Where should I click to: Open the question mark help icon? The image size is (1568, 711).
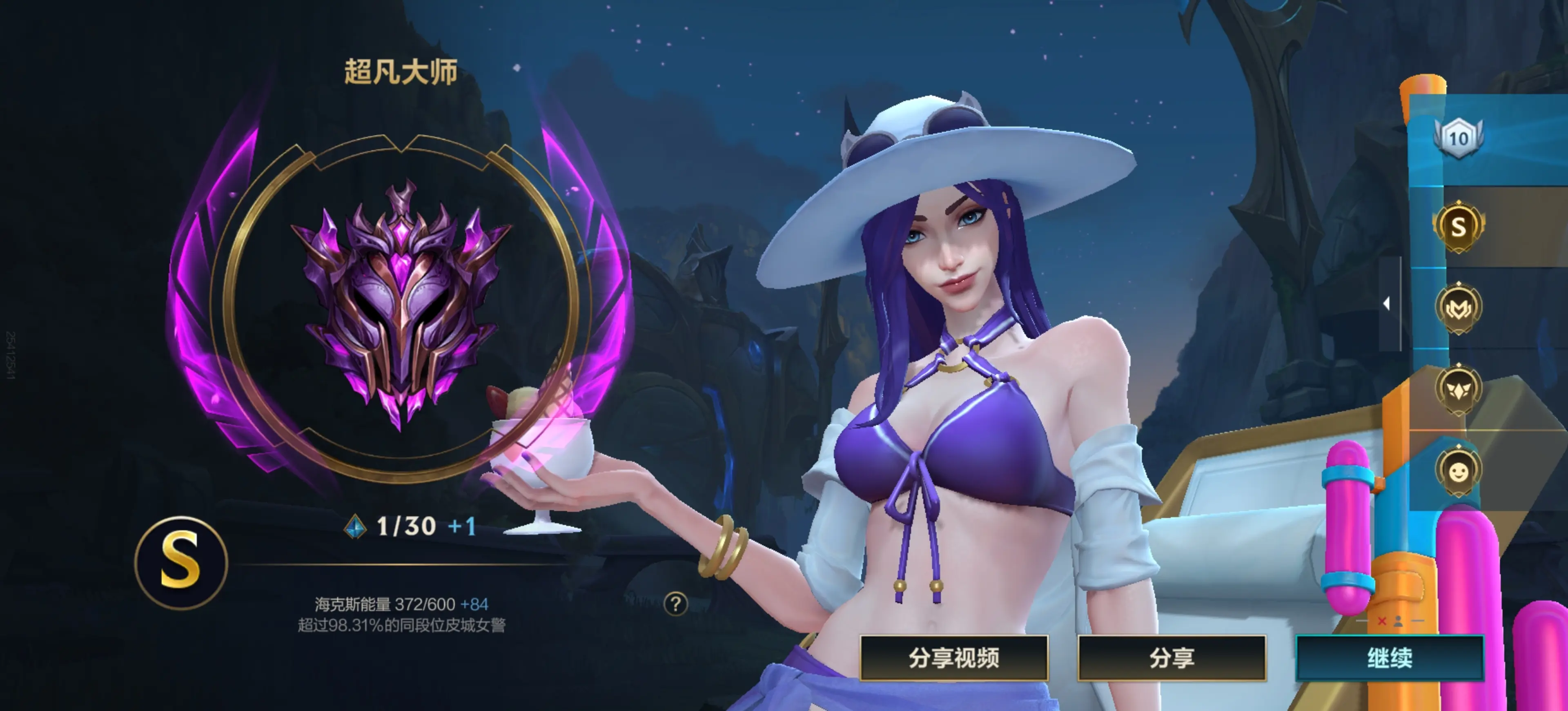click(x=675, y=604)
